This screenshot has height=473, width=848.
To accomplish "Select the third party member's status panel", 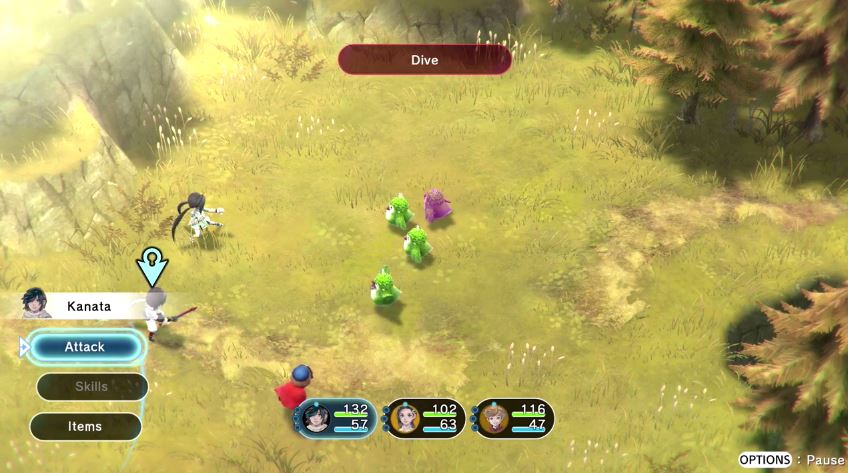I will pos(512,418).
